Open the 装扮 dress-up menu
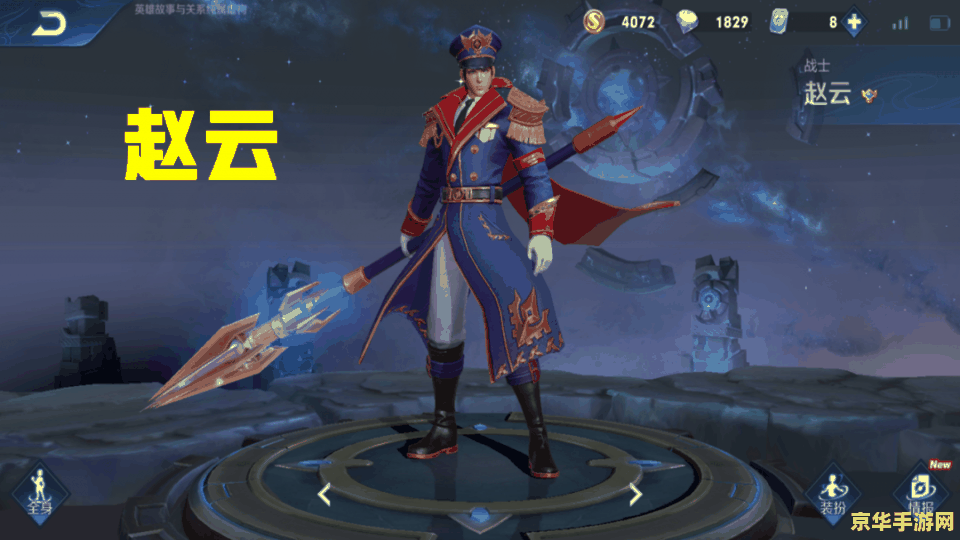This screenshot has height=540, width=960. pos(832,492)
